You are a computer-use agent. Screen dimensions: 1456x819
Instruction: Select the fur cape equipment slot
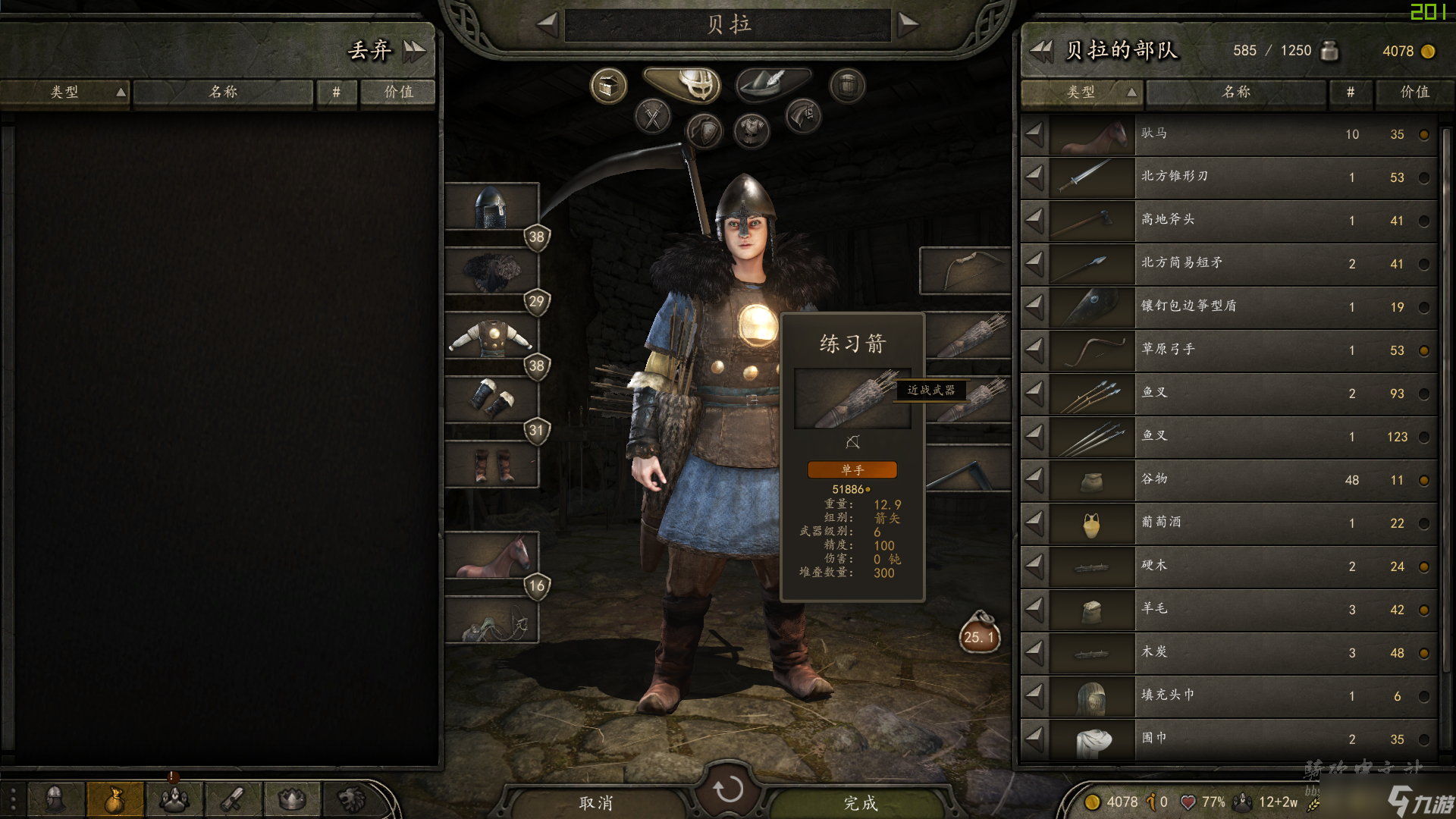point(491,271)
